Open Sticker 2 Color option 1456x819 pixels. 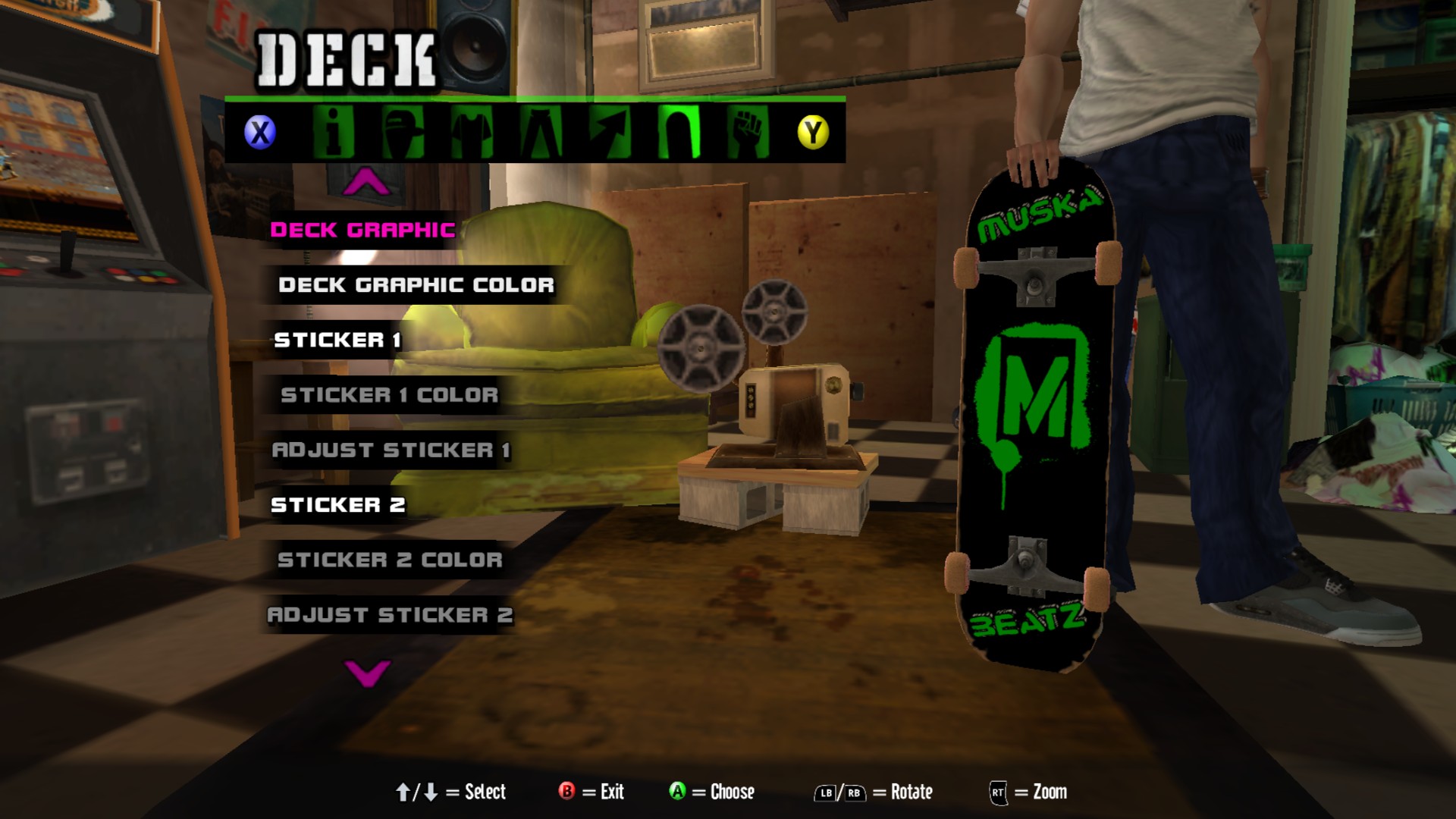[390, 560]
